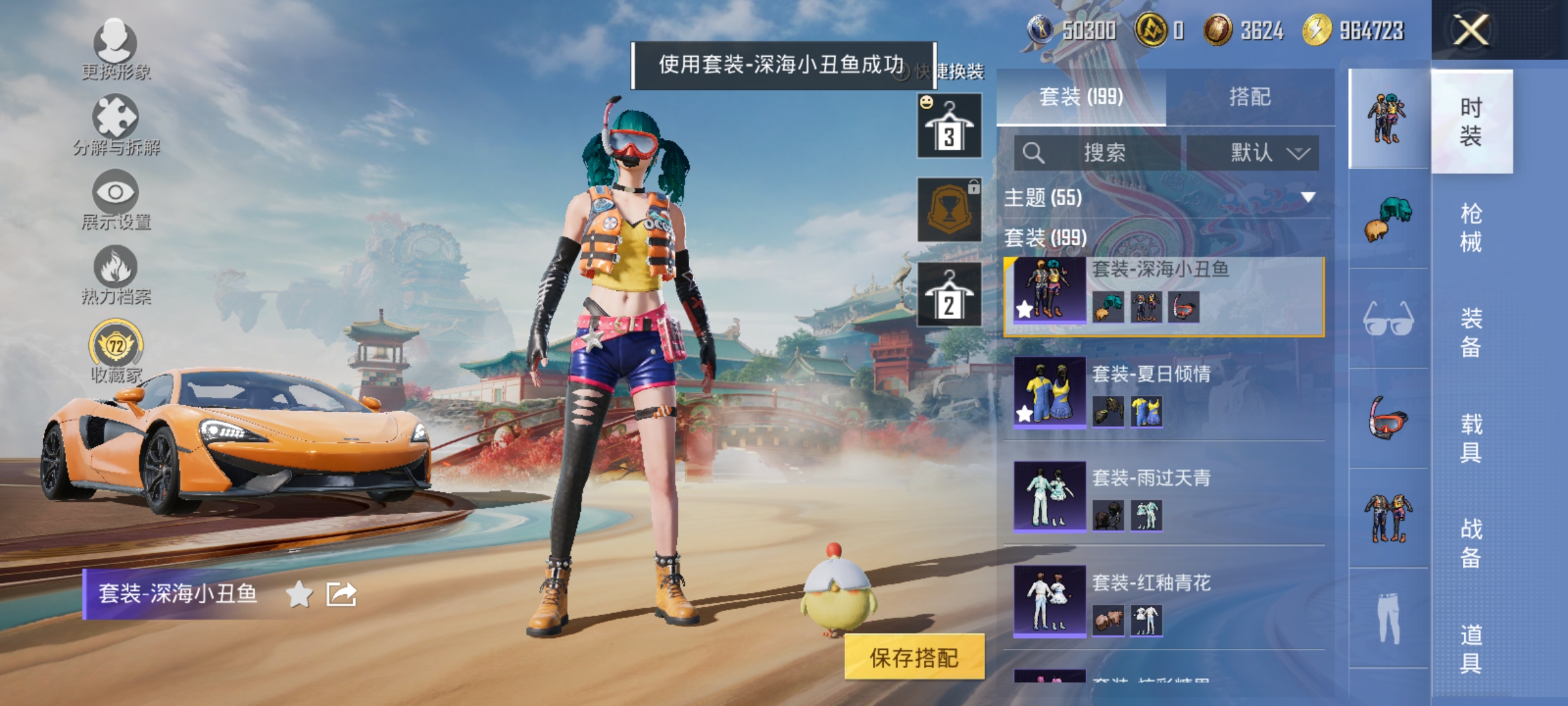The image size is (1568, 706).
Task: Open quick outfit hanger slot 3
Action: point(949,126)
